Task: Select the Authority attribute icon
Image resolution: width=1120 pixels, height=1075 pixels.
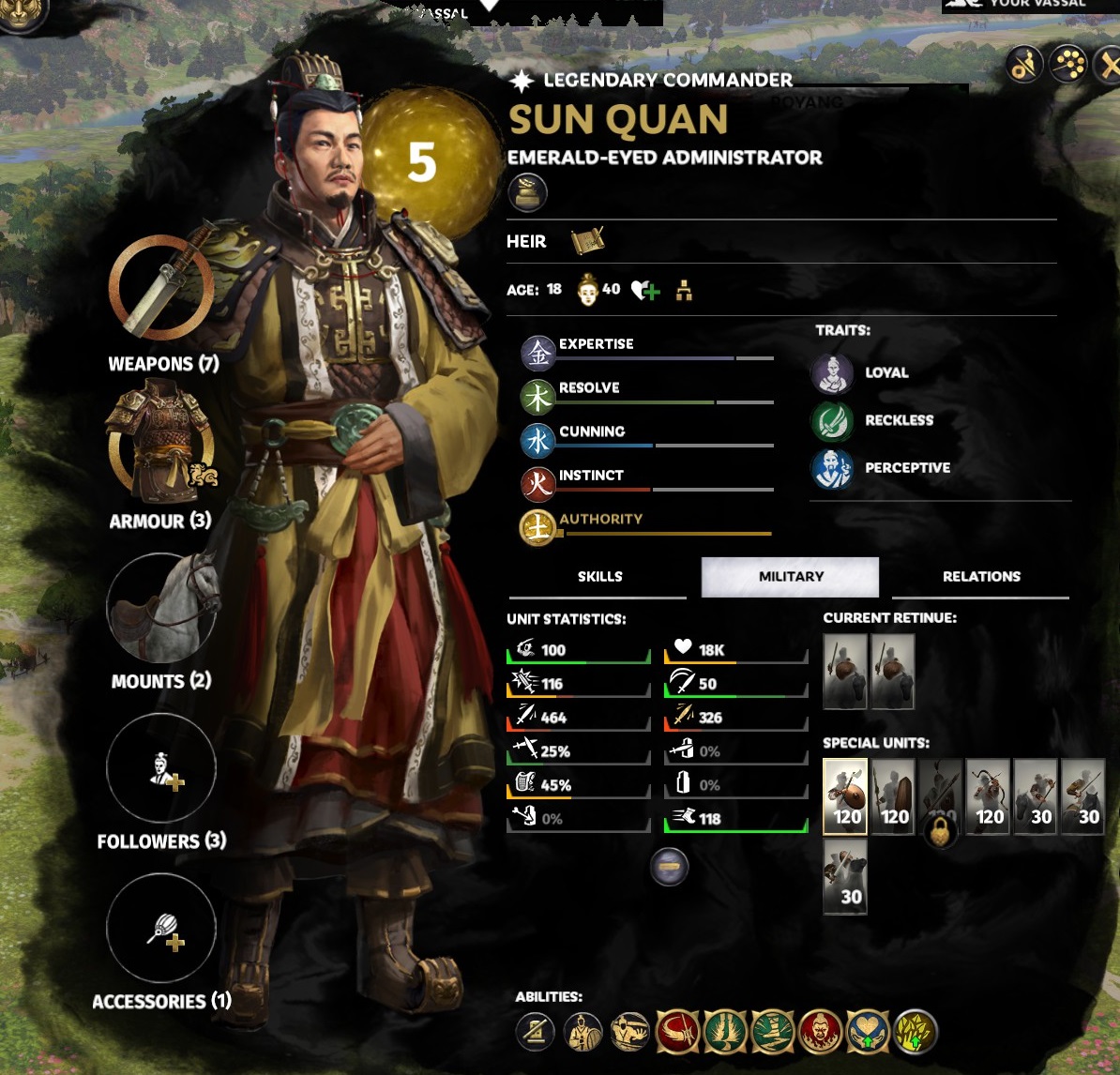Action: 538,528
